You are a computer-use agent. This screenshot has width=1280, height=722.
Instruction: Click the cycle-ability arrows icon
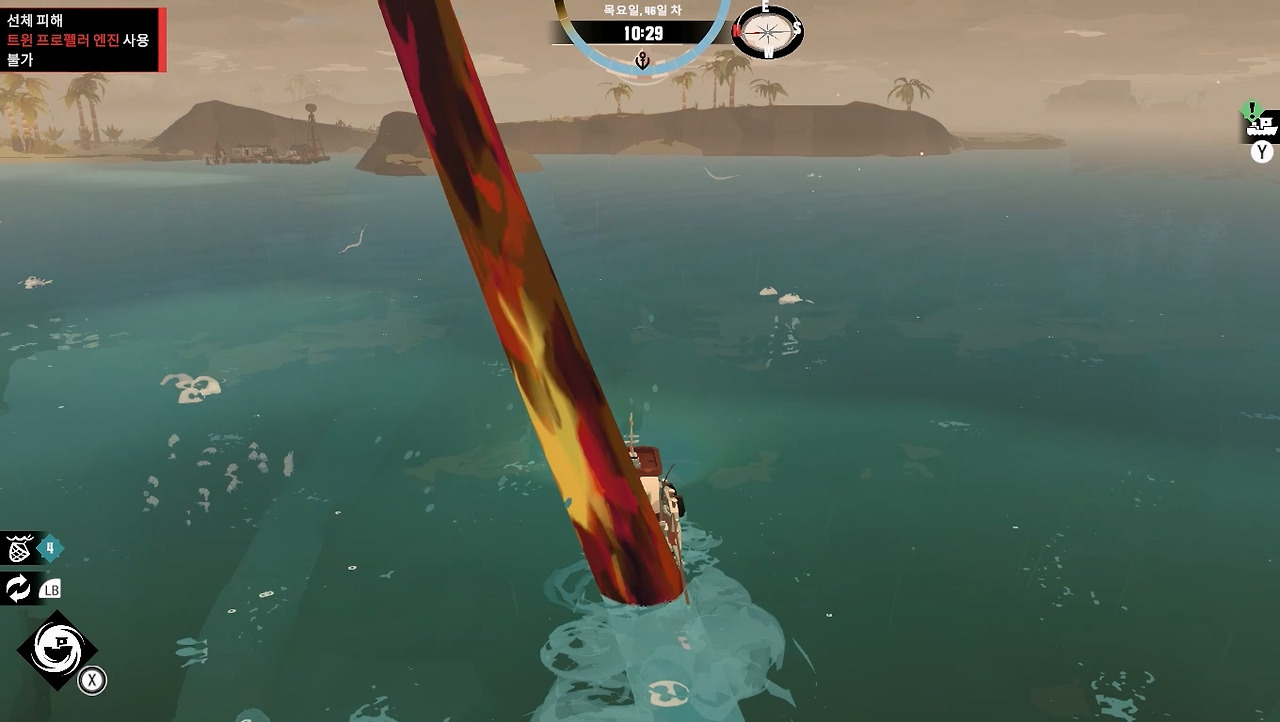point(19,588)
